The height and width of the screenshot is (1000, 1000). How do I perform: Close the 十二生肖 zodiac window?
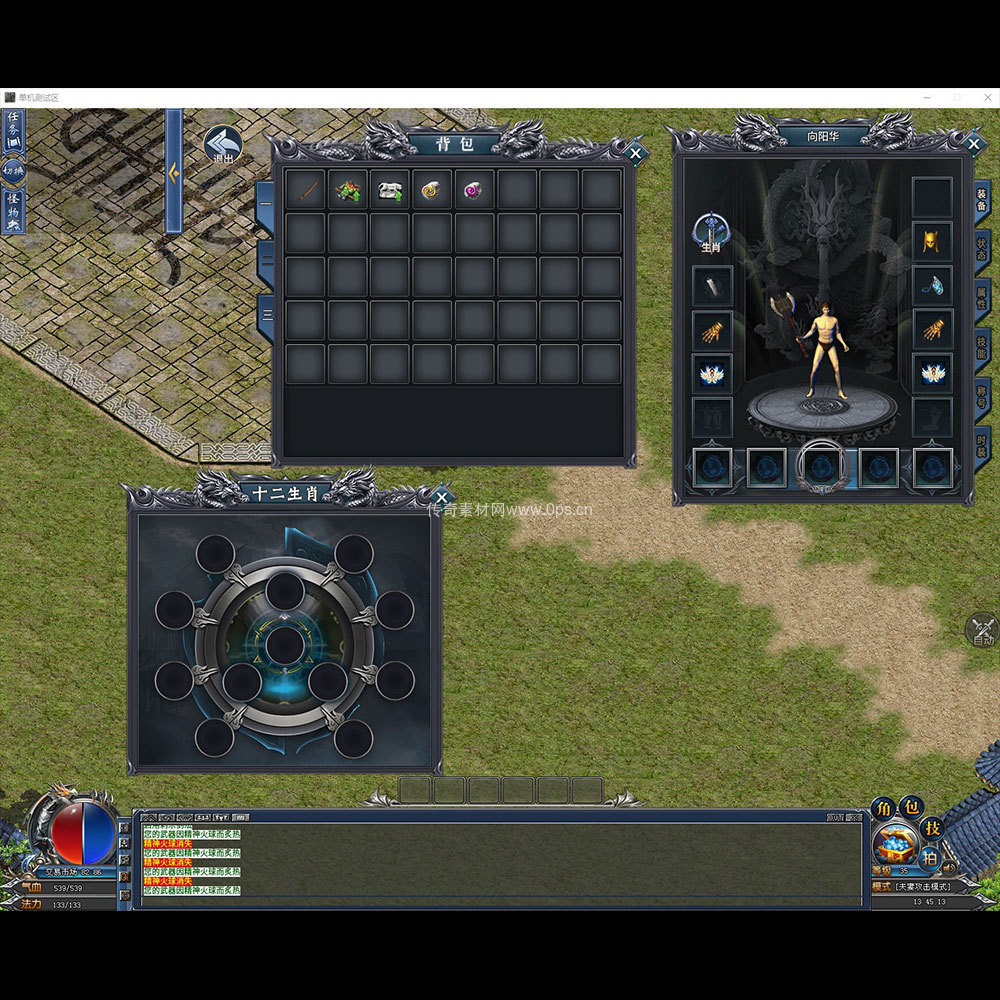[442, 496]
